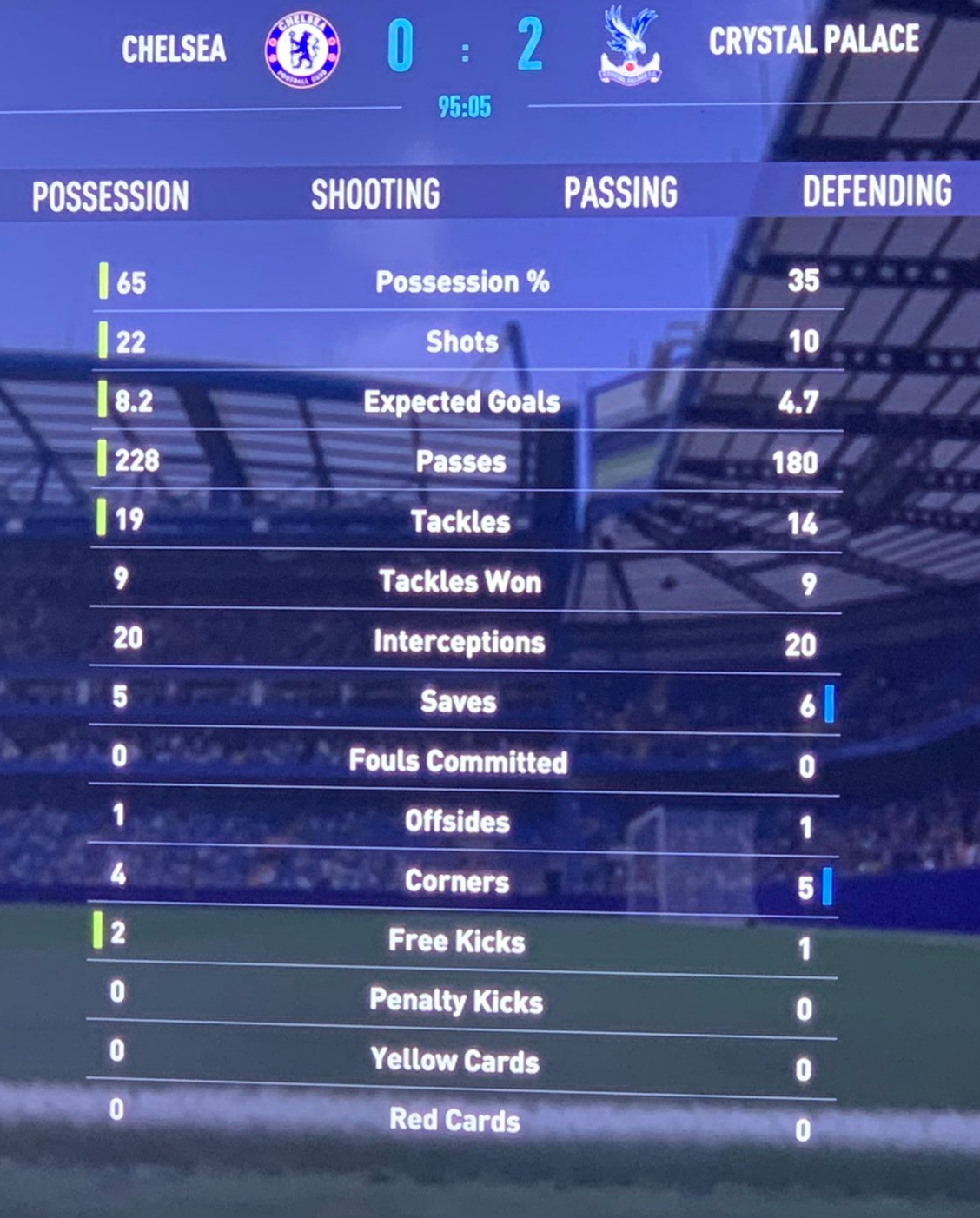This screenshot has width=980, height=1218.
Task: Show the Defending stats tab
Action: 876,191
